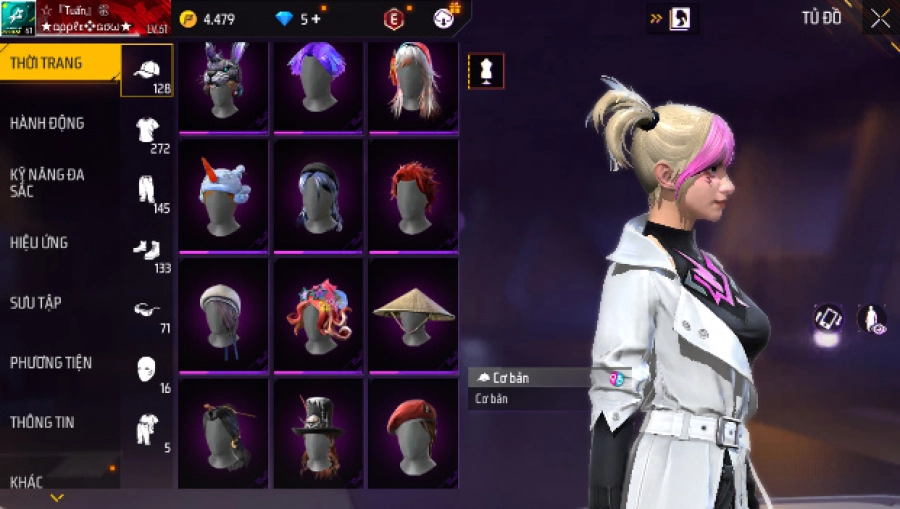Screen dimensions: 900x509
Task: Close the wardrobe with the X button
Action: tap(880, 18)
